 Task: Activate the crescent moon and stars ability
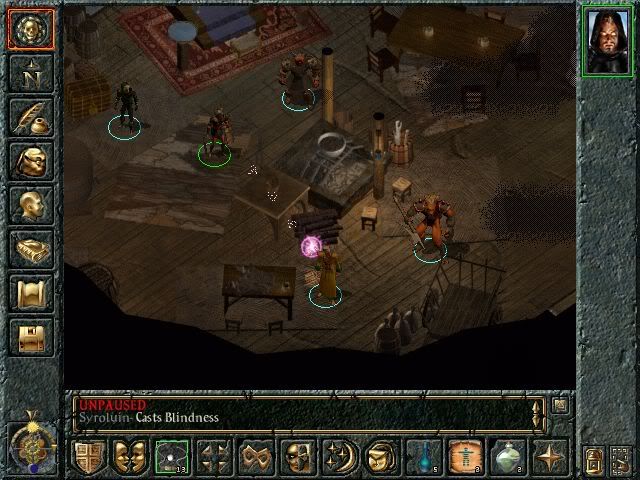[340, 458]
